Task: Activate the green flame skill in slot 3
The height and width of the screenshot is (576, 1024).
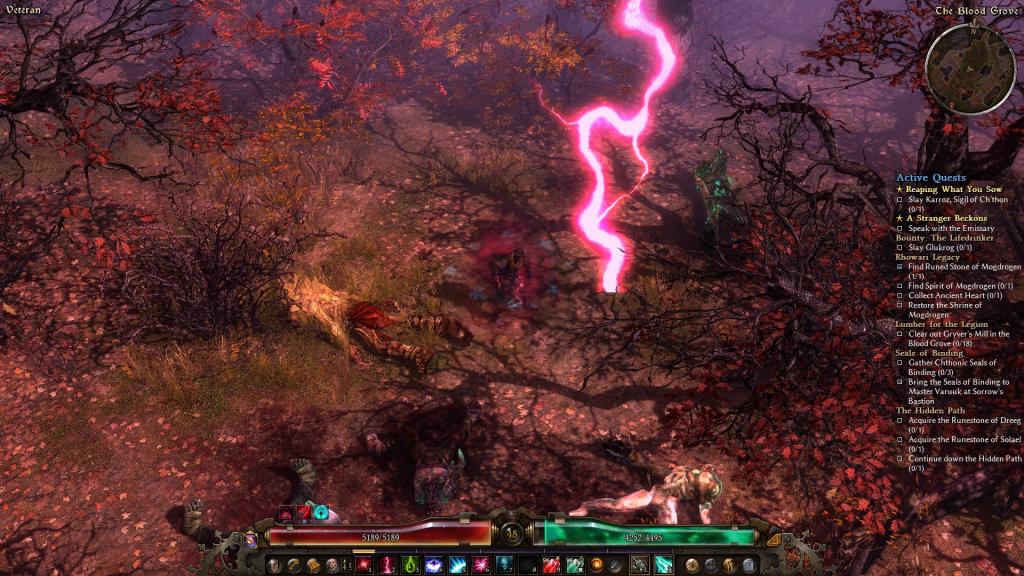Action: click(410, 565)
